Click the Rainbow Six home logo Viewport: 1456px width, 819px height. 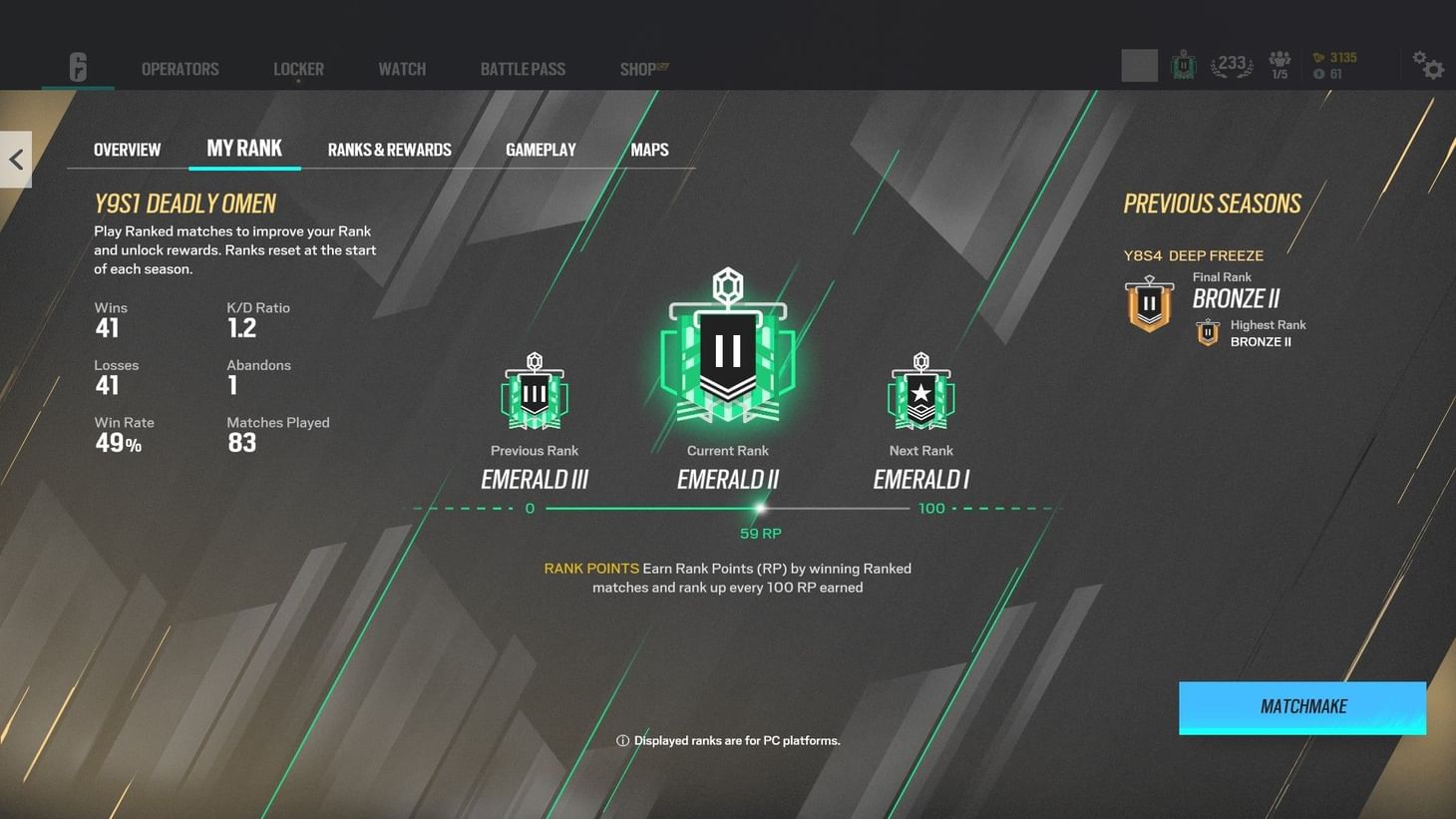78,68
